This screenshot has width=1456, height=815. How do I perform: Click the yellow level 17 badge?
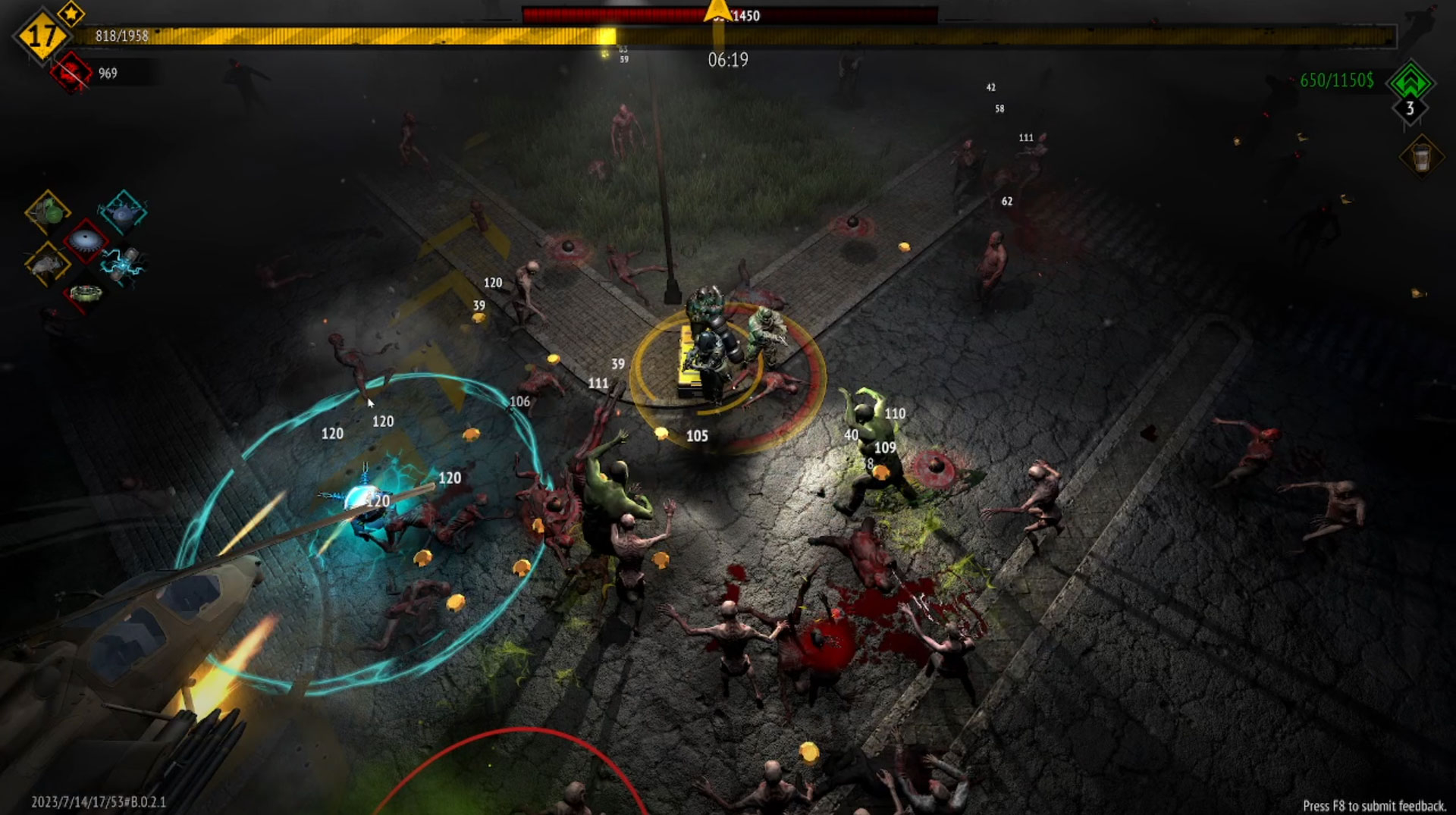41,36
